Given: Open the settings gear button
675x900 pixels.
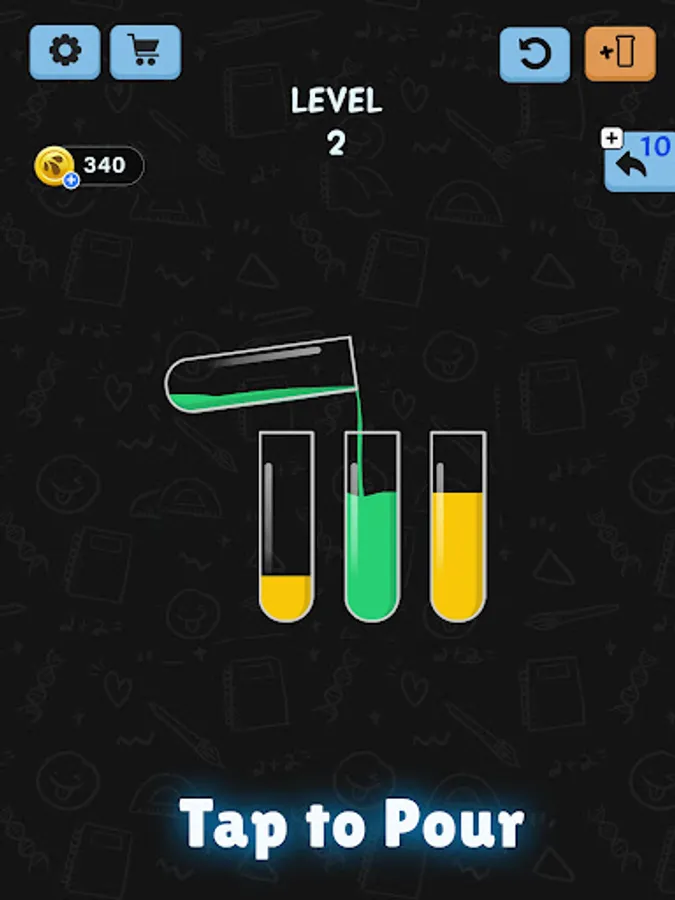Looking at the screenshot, I should tap(65, 52).
